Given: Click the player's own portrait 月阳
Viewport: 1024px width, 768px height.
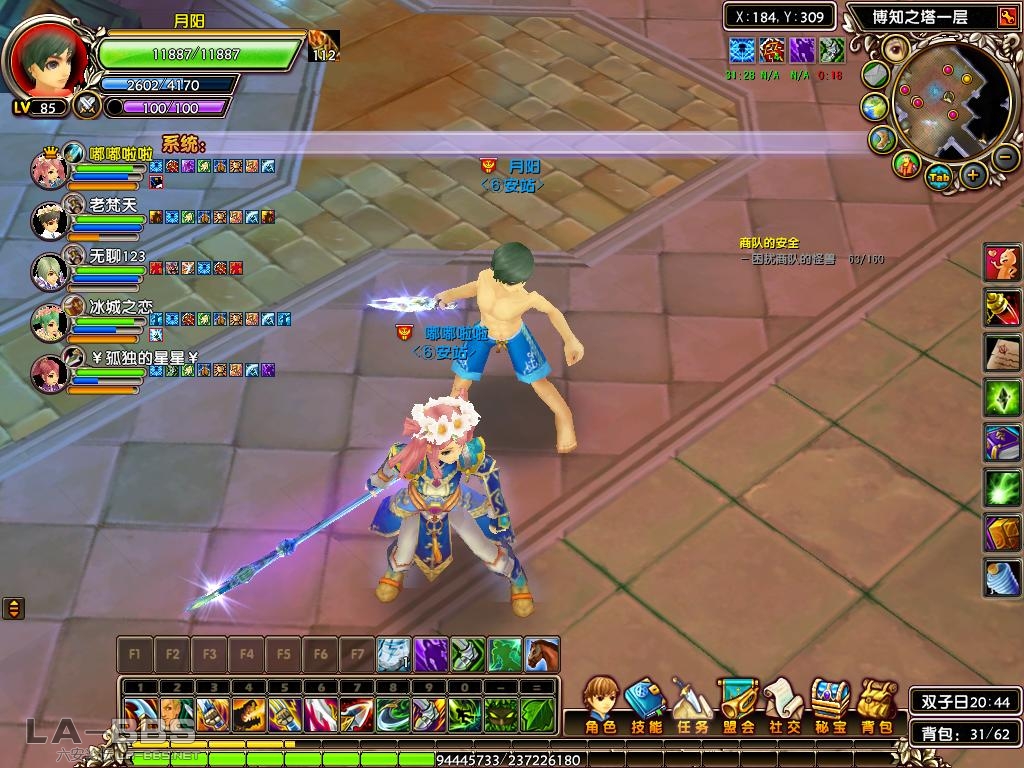Looking at the screenshot, I should [x=47, y=58].
